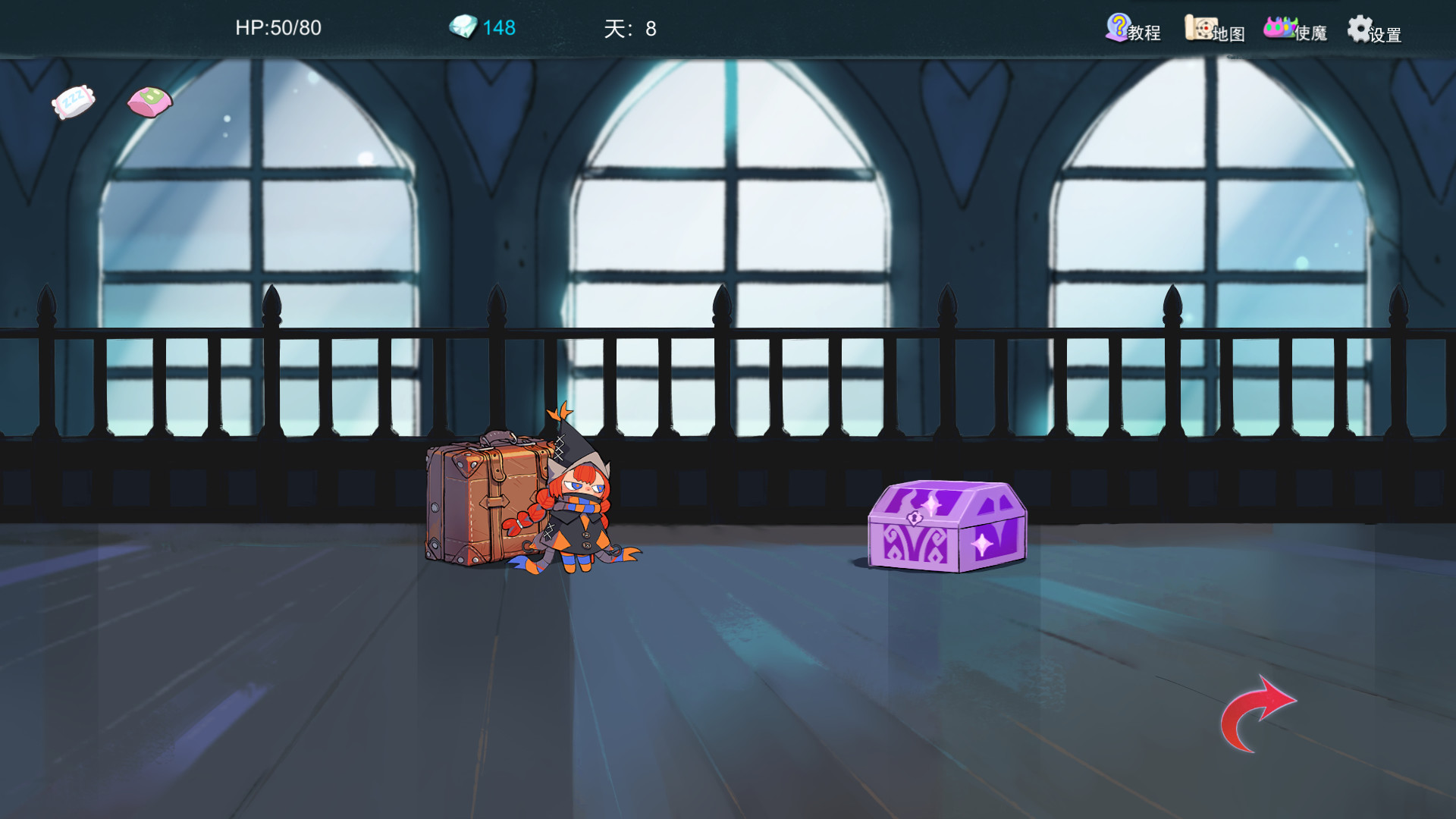Click the 天: 8 day counter
Image resolution: width=1456 pixels, height=819 pixels.
pyautogui.click(x=629, y=29)
